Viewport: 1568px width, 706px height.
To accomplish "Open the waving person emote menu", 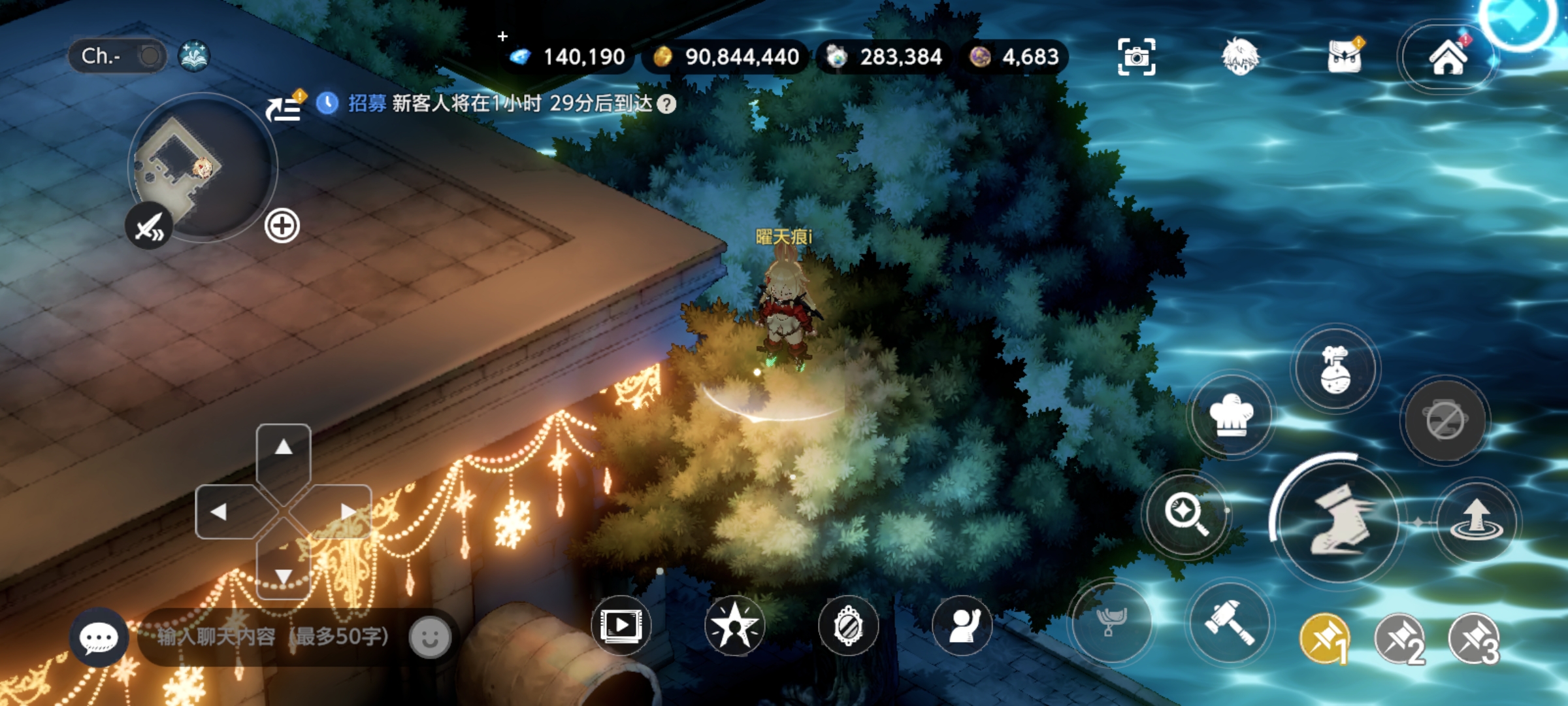I will pyautogui.click(x=962, y=626).
